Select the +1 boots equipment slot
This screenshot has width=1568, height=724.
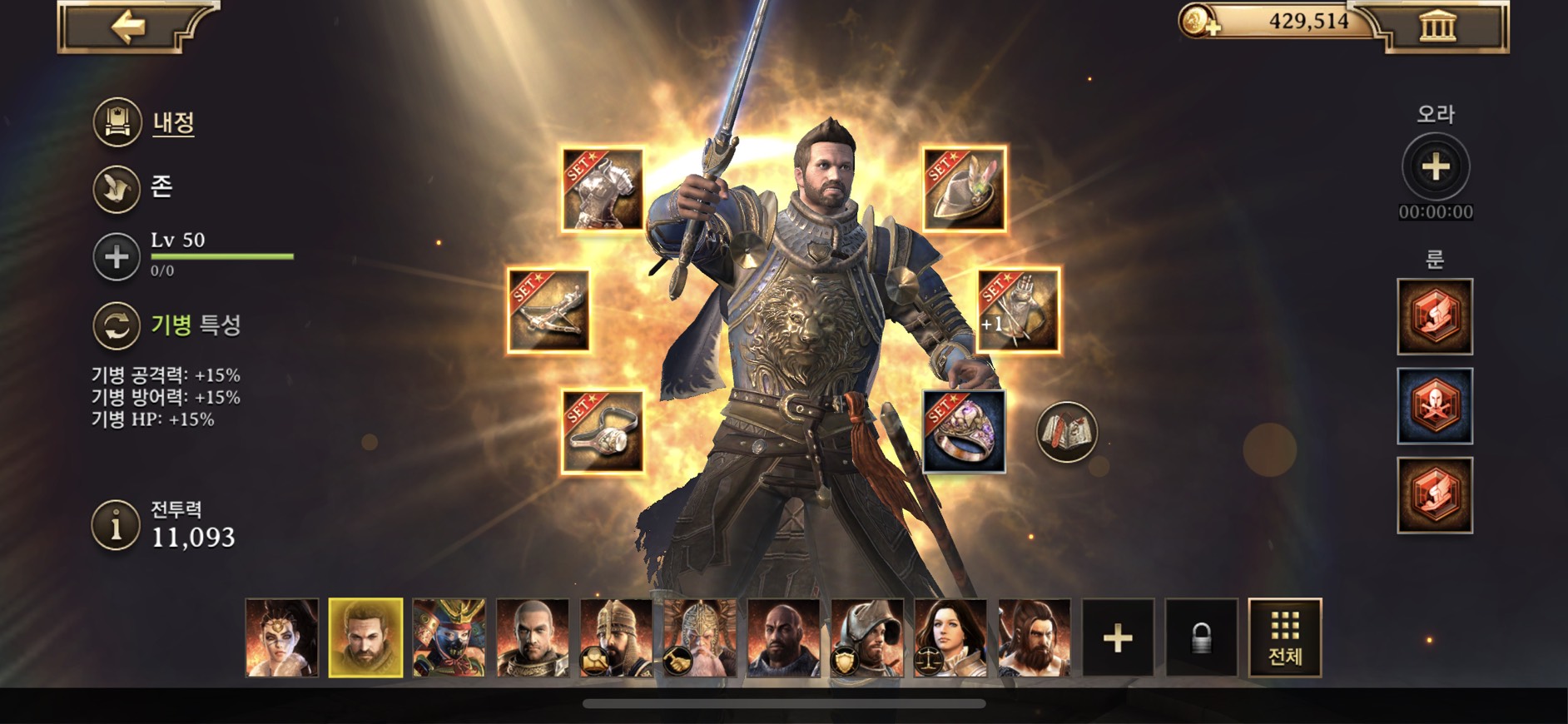(x=1018, y=311)
